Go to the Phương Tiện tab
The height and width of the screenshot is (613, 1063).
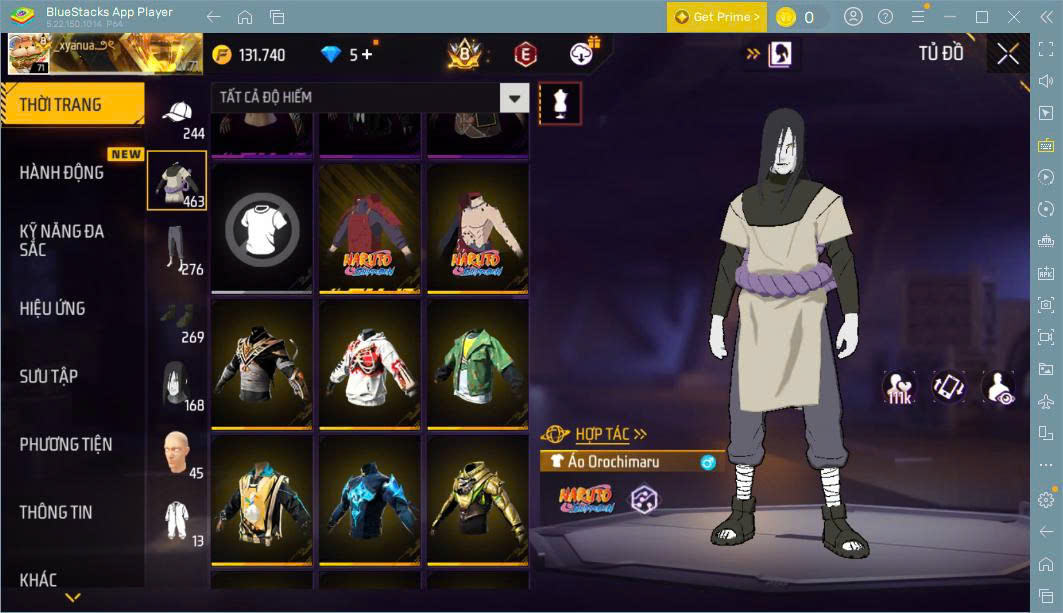(x=66, y=444)
